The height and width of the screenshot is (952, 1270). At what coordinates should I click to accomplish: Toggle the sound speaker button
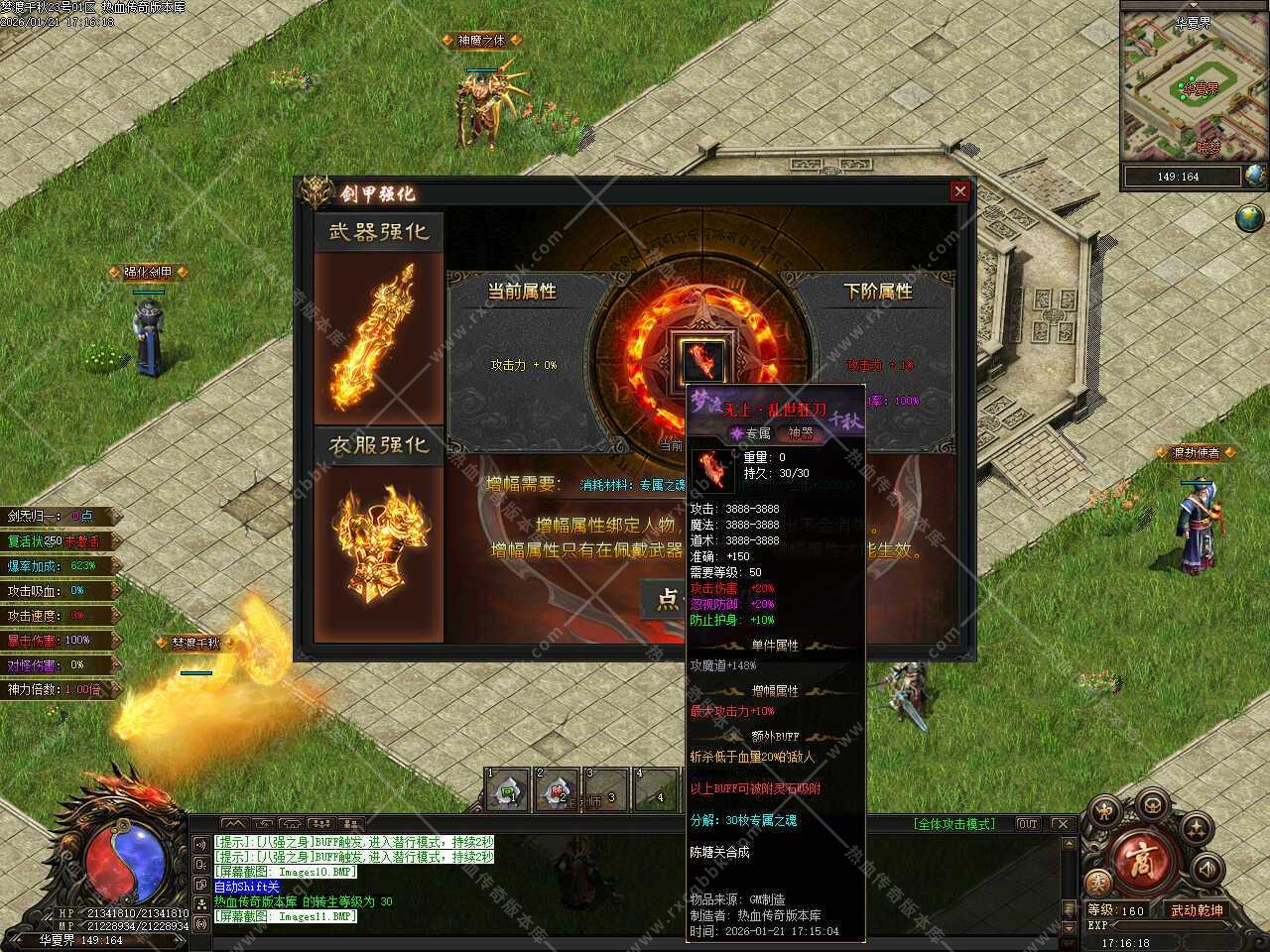point(1207,868)
